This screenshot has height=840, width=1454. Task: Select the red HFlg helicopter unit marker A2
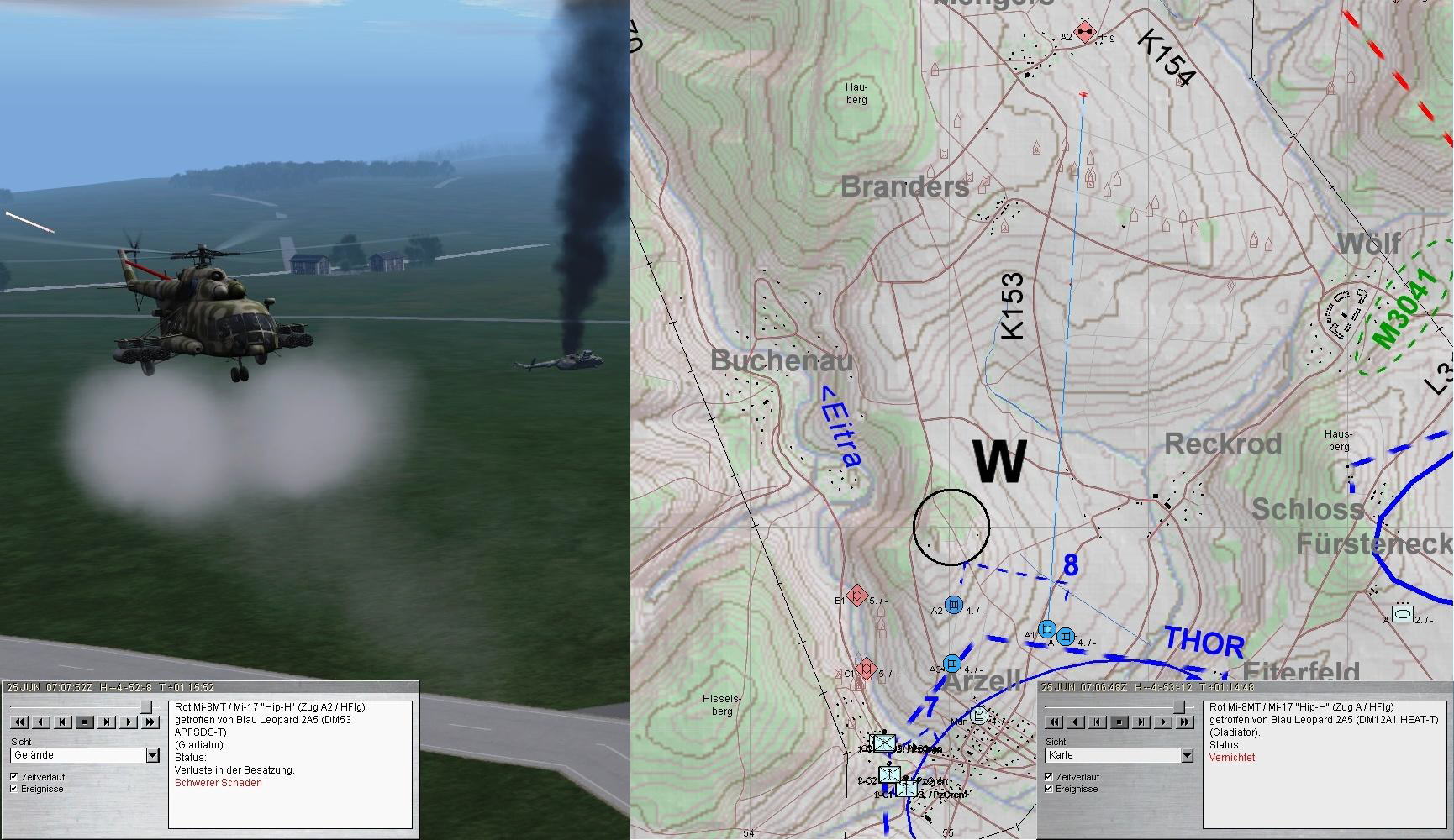click(x=1084, y=33)
